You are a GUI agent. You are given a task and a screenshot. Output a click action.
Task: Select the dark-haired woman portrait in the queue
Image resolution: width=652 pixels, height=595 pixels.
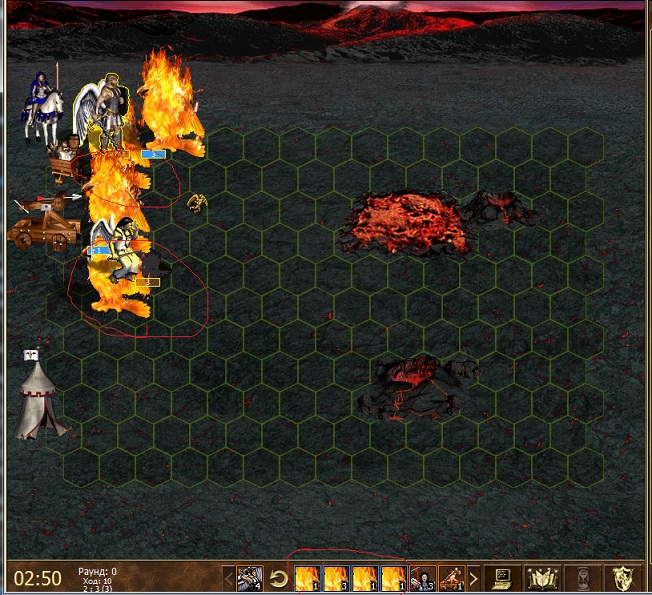coord(423,578)
